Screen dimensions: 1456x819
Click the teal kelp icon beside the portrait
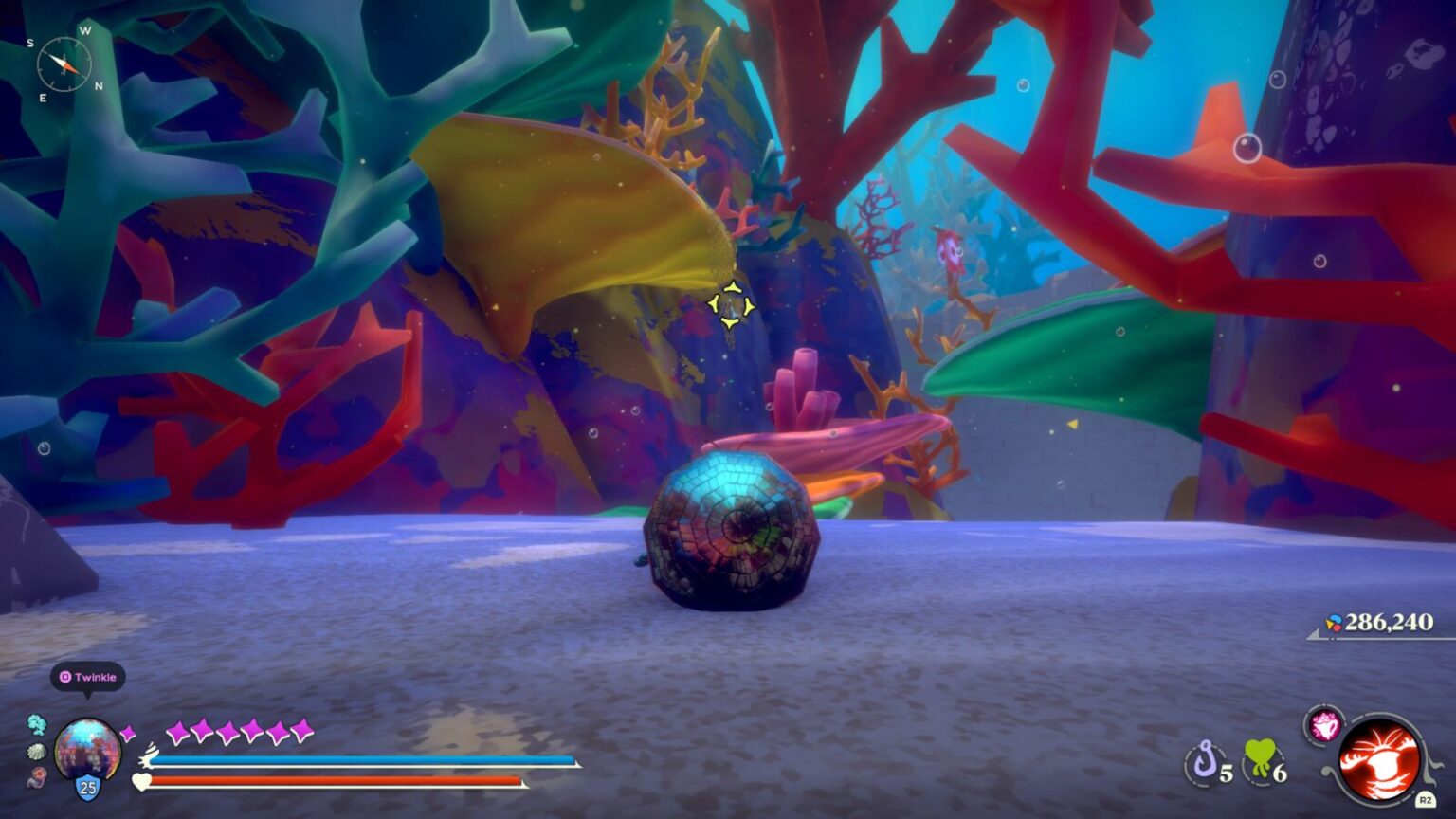click(x=37, y=724)
